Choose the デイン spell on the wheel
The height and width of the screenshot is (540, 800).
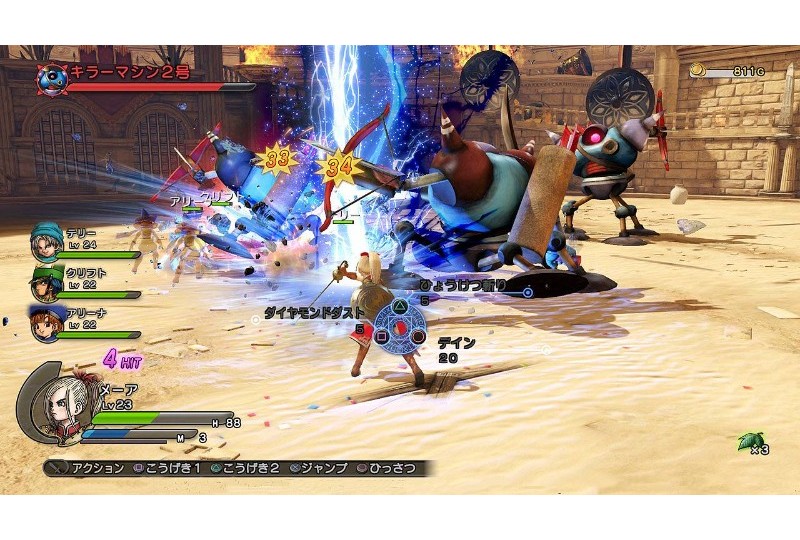(x=419, y=338)
